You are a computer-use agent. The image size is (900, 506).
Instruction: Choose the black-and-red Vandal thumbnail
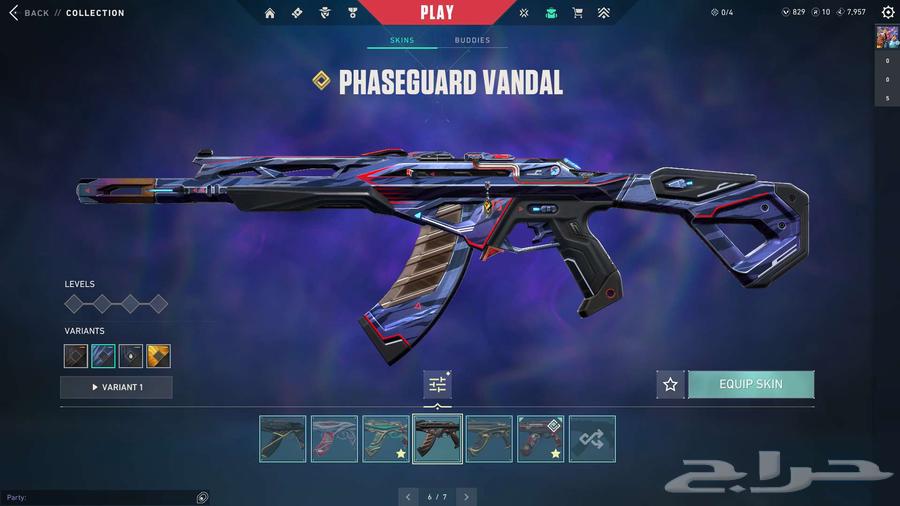click(540, 439)
